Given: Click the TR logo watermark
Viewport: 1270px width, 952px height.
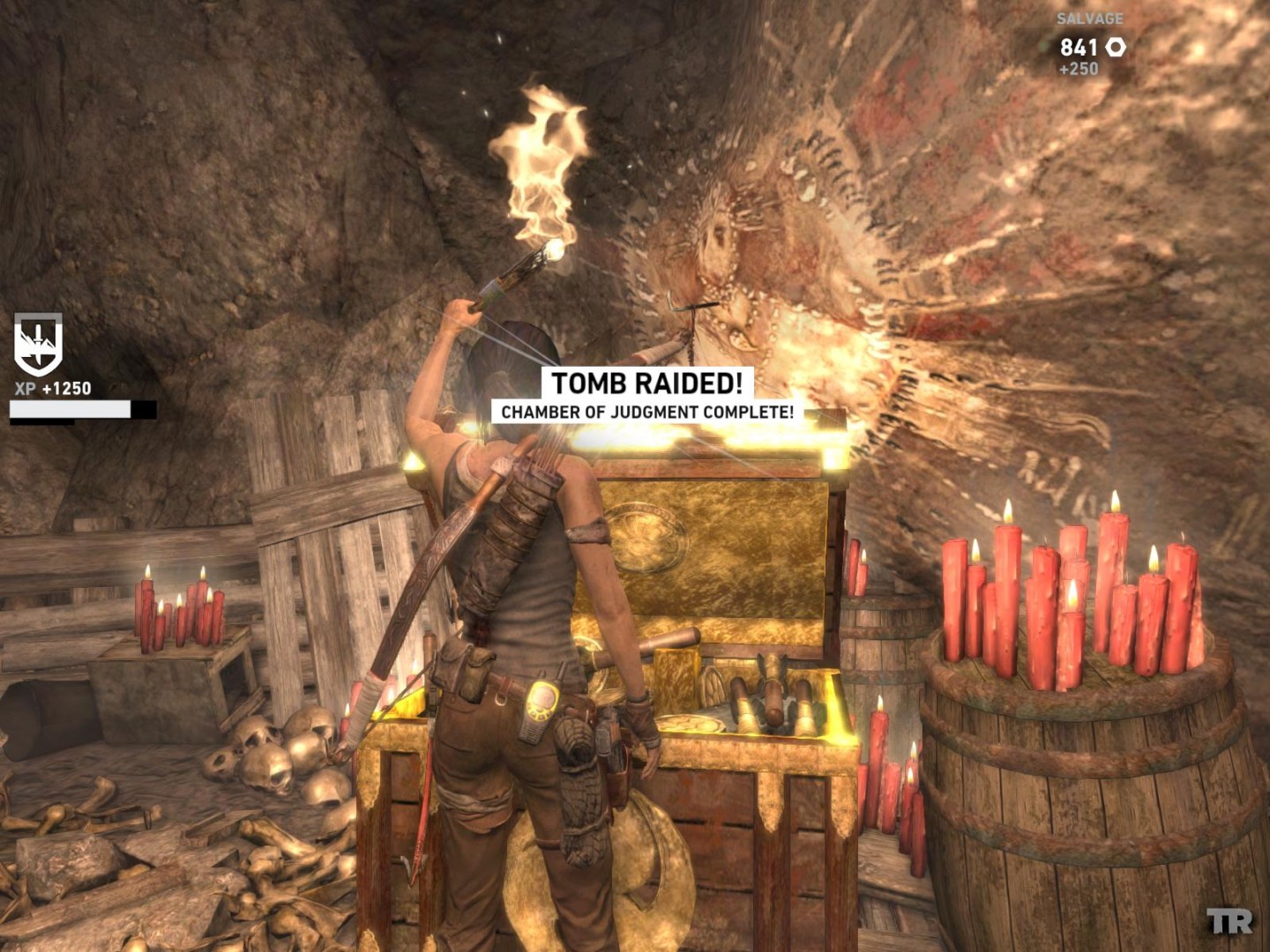Looking at the screenshot, I should point(1229,922).
